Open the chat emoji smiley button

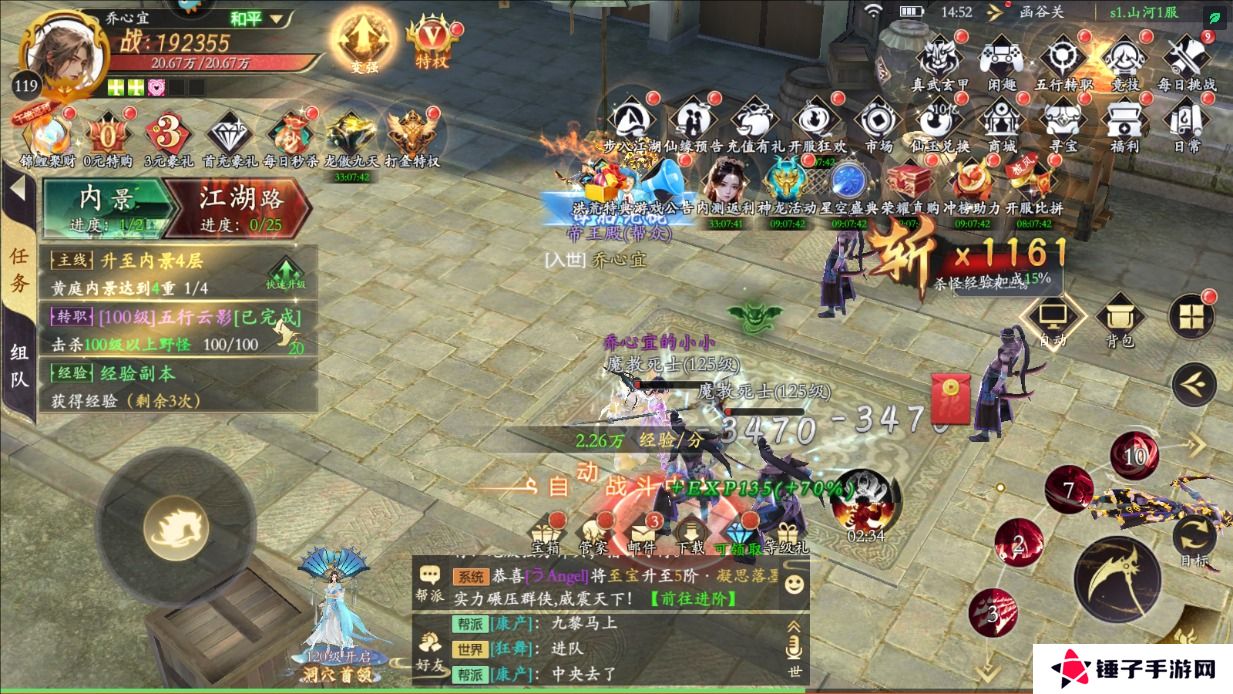[794, 582]
